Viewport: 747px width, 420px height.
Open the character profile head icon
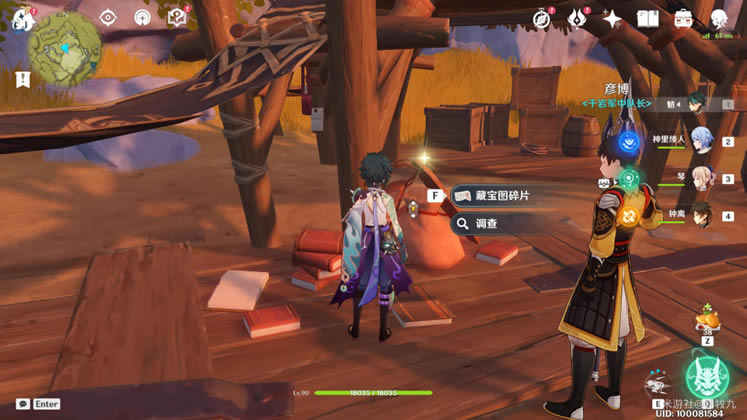719,19
